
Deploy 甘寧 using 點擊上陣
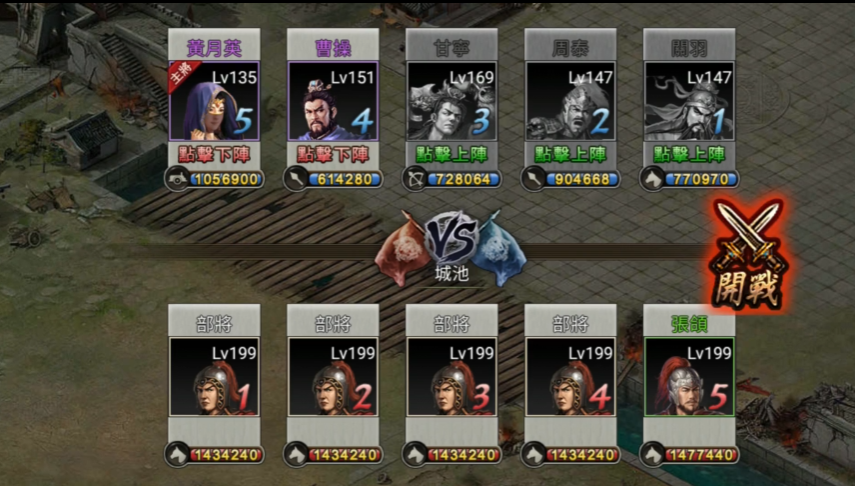point(452,154)
